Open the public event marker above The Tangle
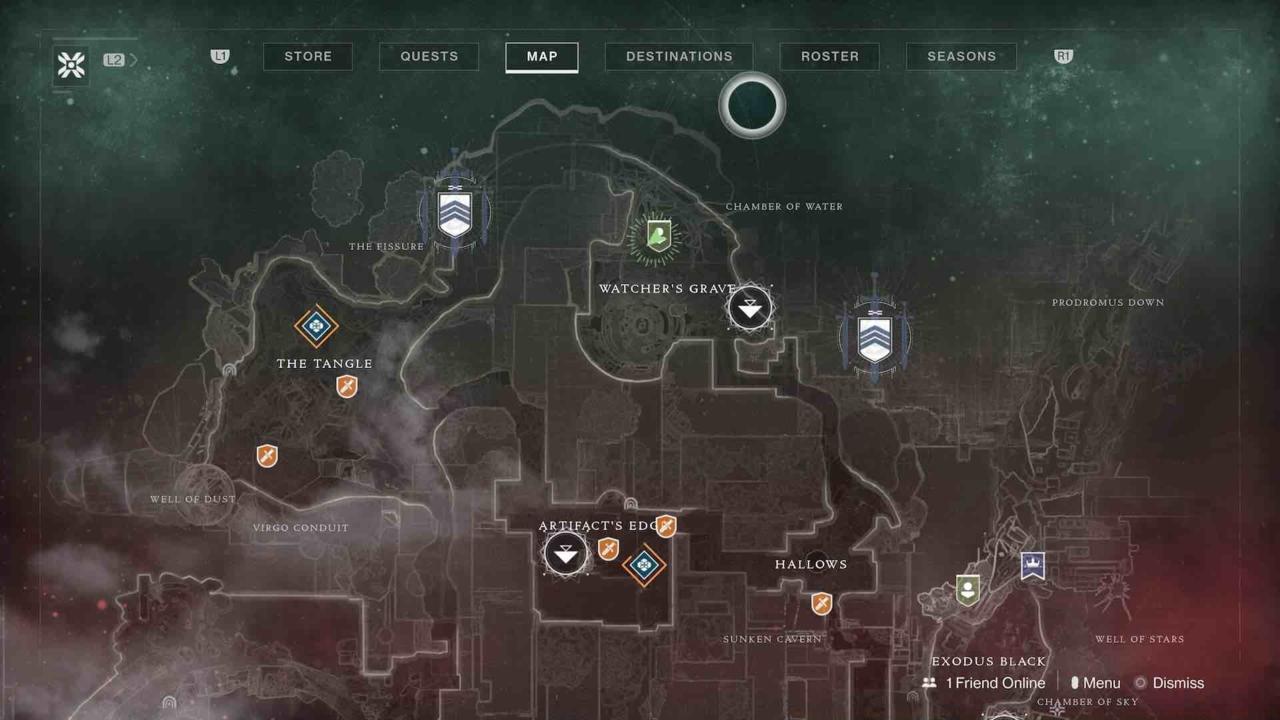 pos(316,326)
